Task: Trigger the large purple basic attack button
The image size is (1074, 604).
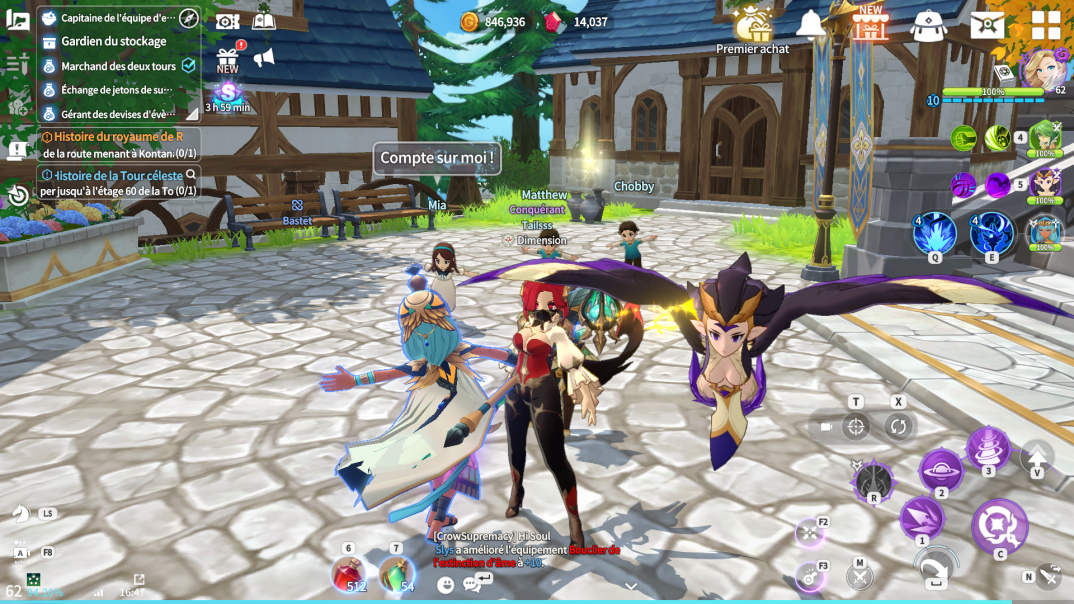Action: point(998,526)
